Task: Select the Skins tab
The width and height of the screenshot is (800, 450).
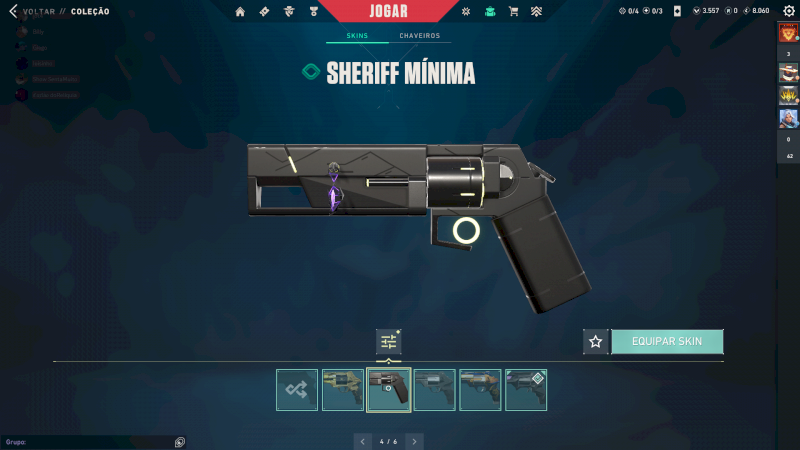Action: [x=357, y=36]
